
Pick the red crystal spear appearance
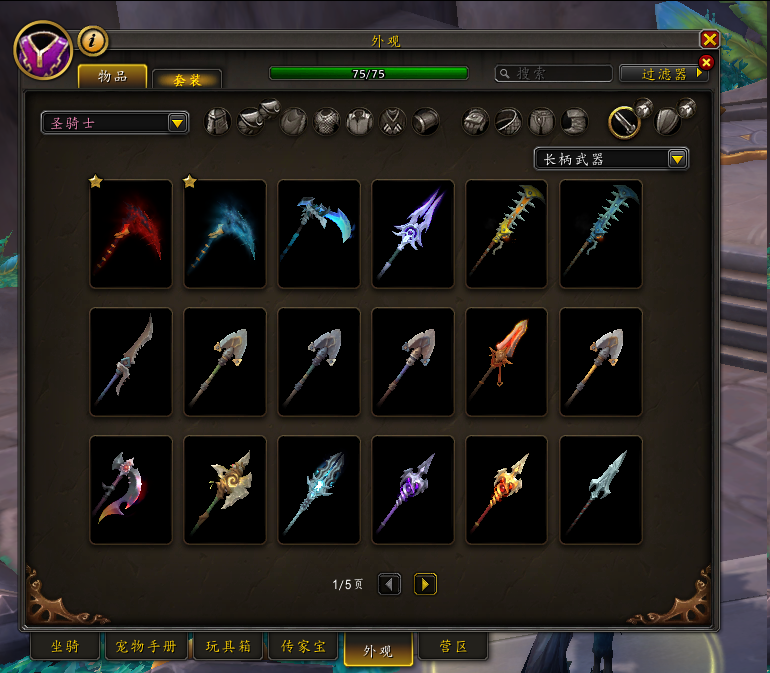point(507,362)
